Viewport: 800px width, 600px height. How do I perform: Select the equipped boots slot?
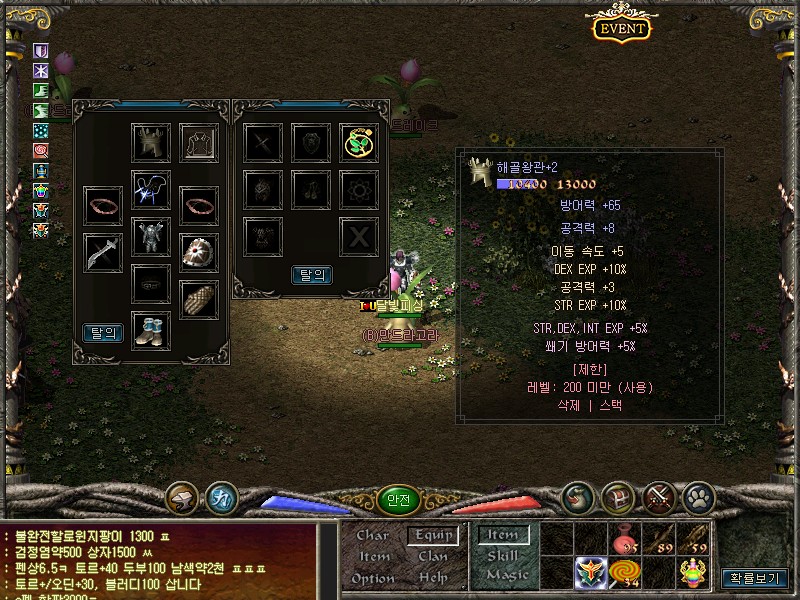[151, 330]
